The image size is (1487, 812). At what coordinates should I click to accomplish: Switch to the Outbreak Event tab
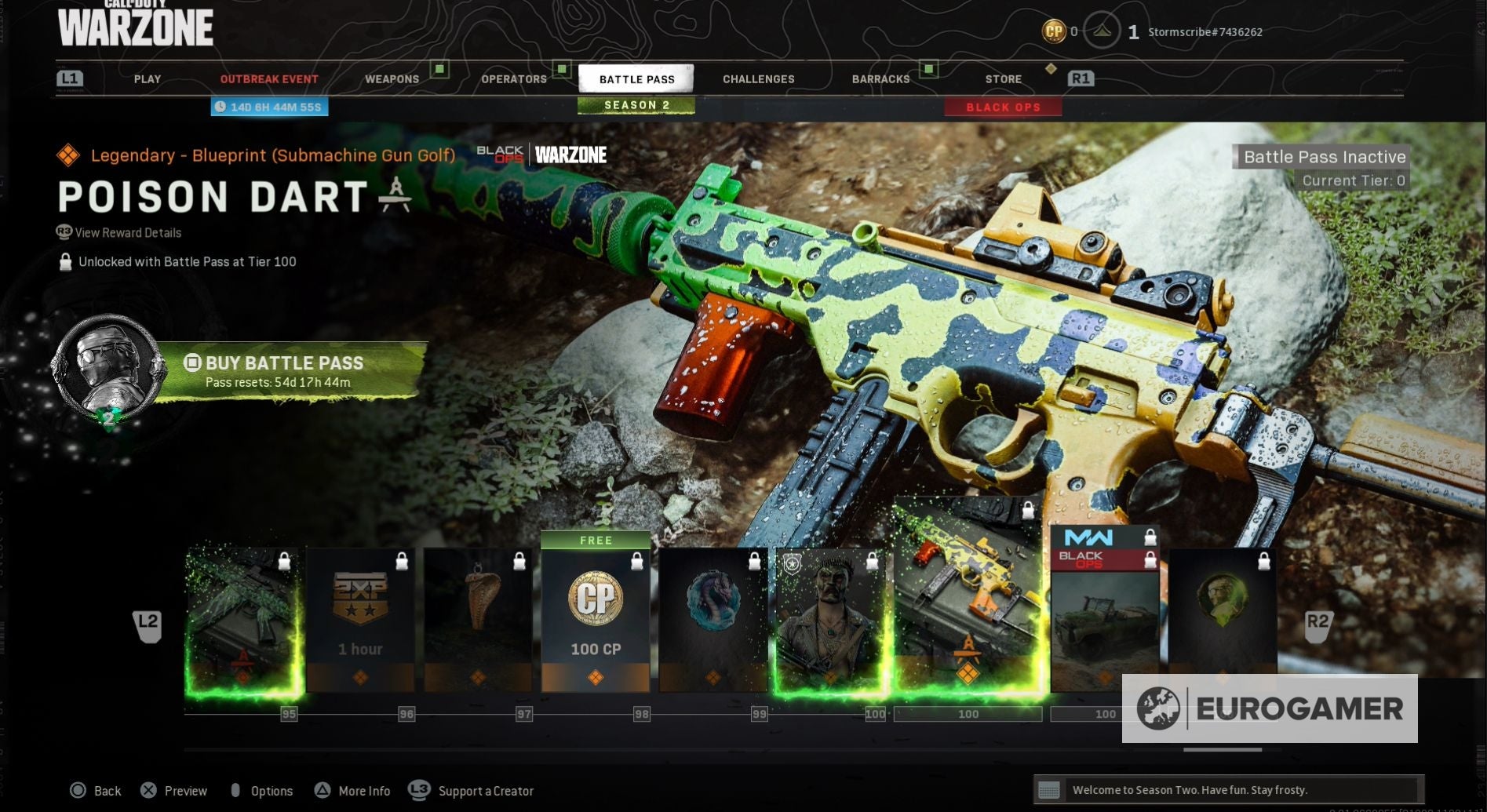coord(269,79)
